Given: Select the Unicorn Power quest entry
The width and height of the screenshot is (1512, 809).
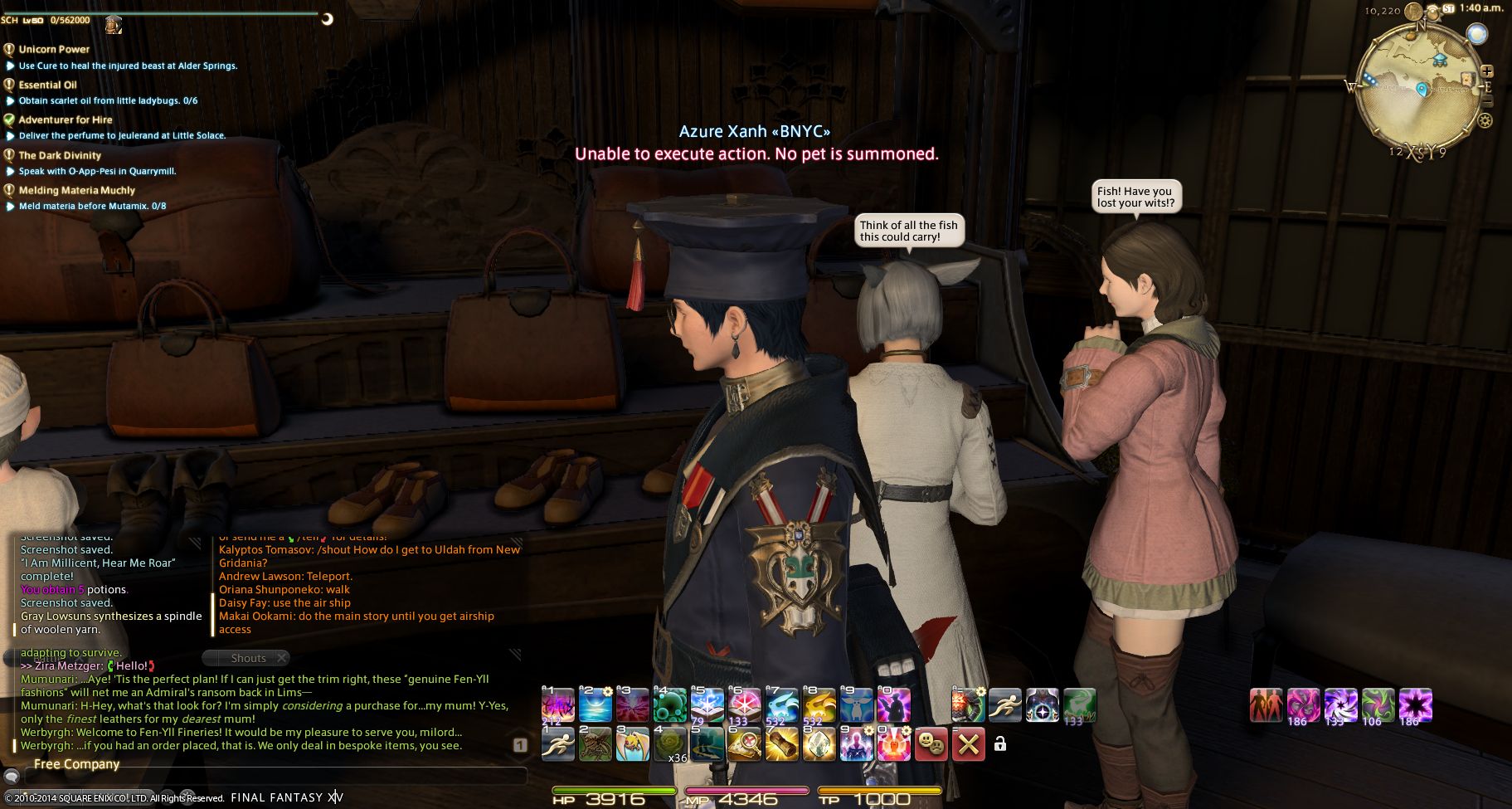Looking at the screenshot, I should click(54, 49).
